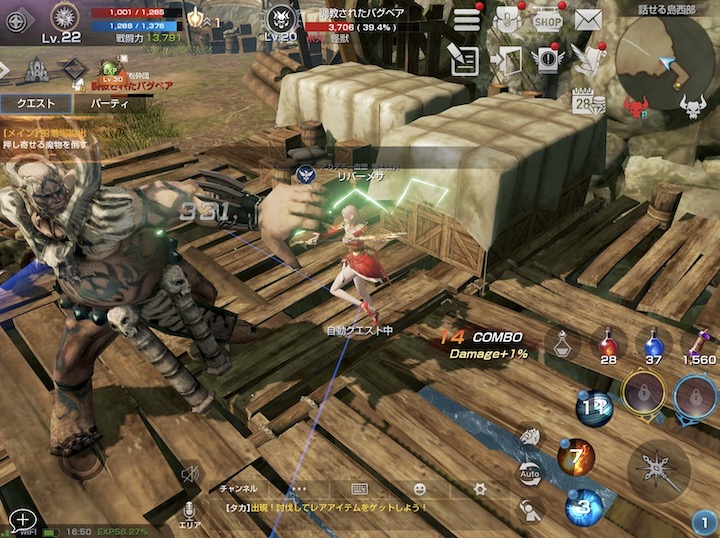This screenshot has height=538, width=720.
Task: Use the blue mana potion
Action: [653, 344]
